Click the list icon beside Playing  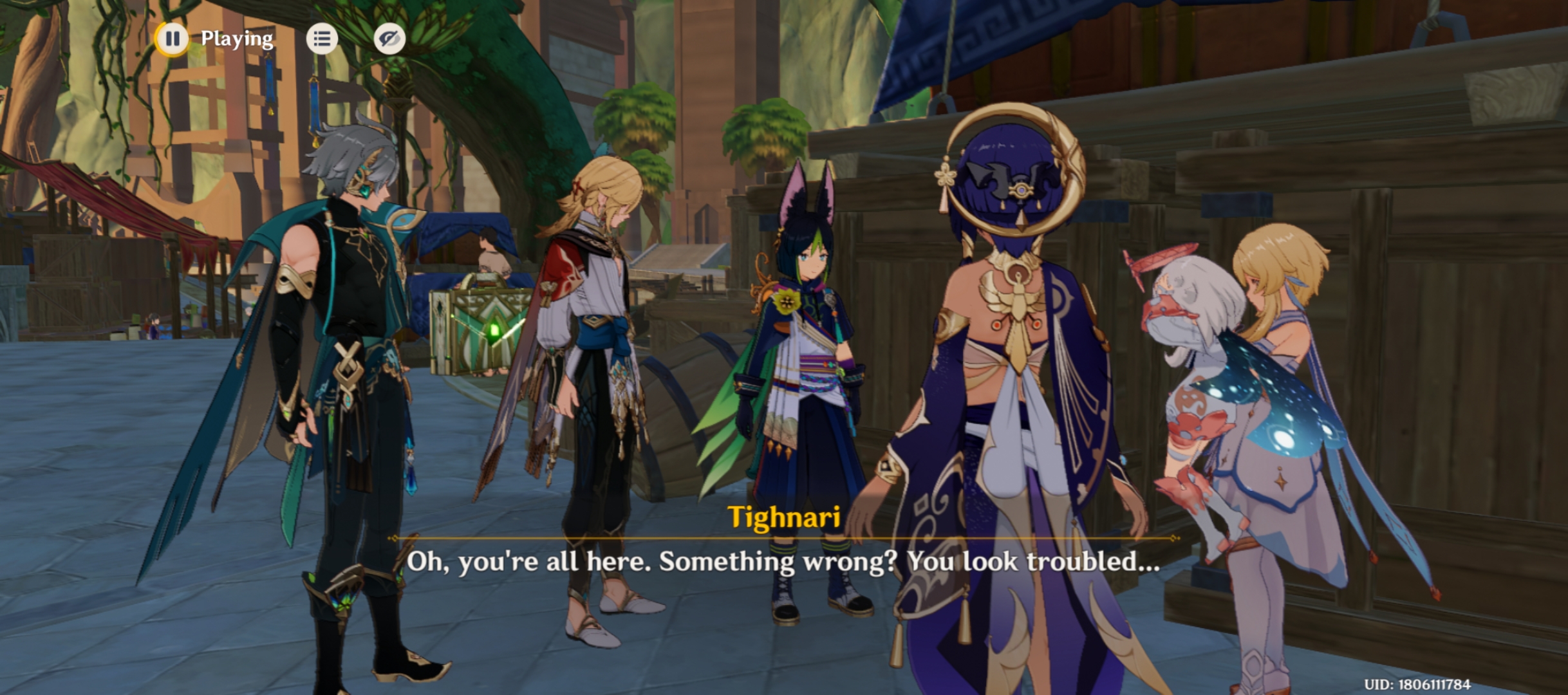[322, 39]
